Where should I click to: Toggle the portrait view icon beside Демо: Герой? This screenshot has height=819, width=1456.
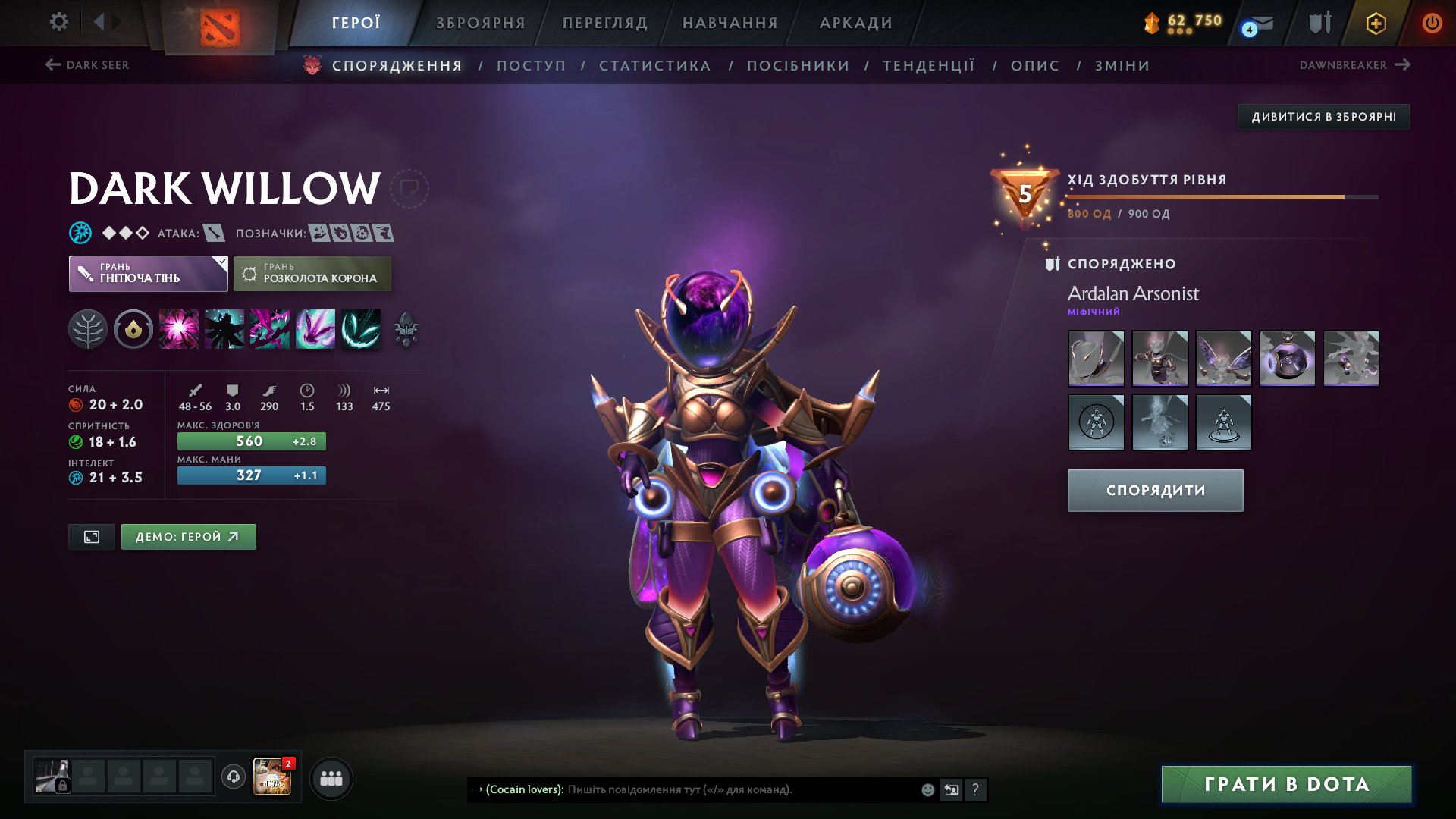click(x=91, y=536)
